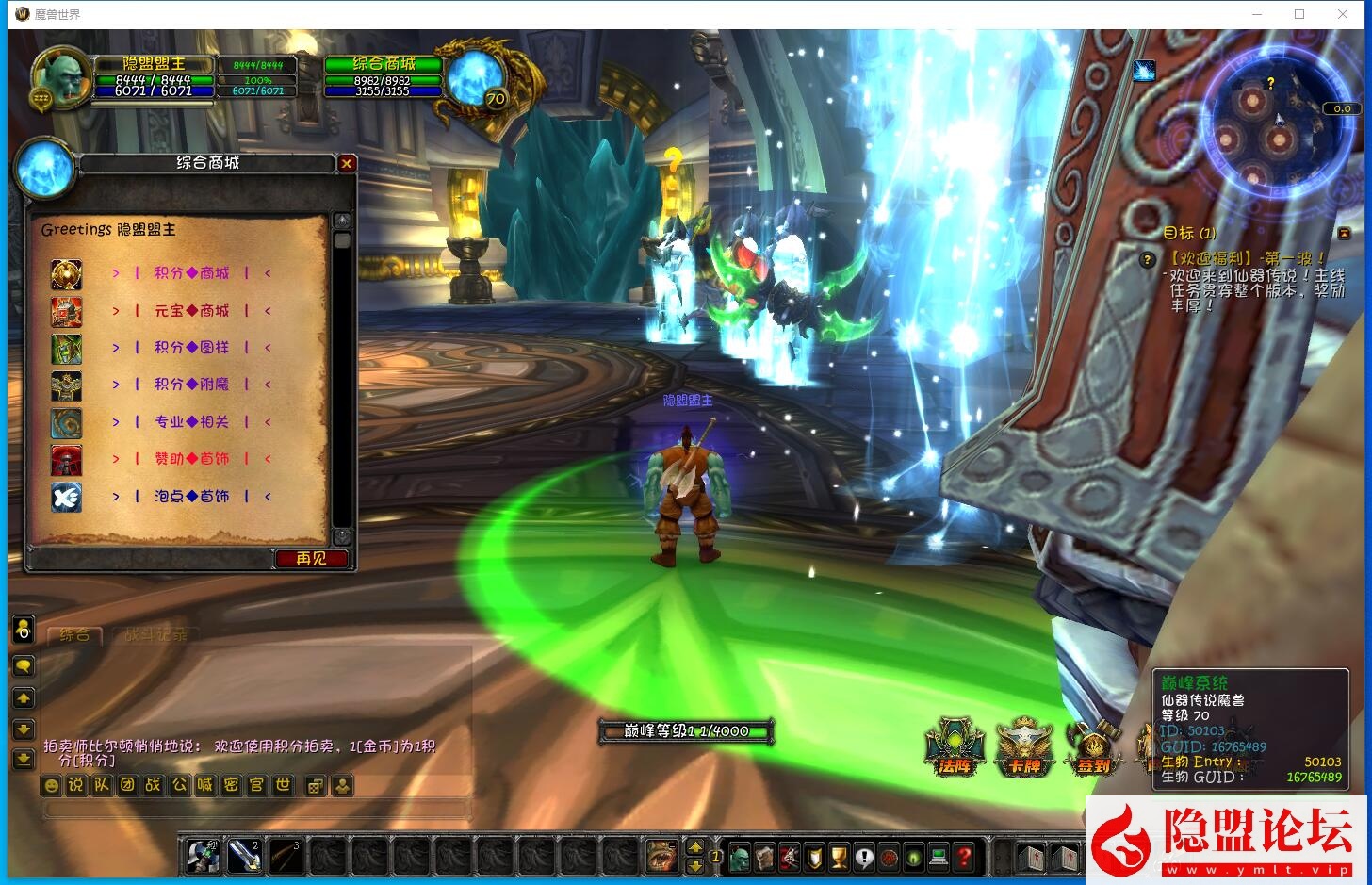Screen dimensions: 1372x885
Task: Open the 积分◆附魔 enchant option
Action: pos(191,385)
